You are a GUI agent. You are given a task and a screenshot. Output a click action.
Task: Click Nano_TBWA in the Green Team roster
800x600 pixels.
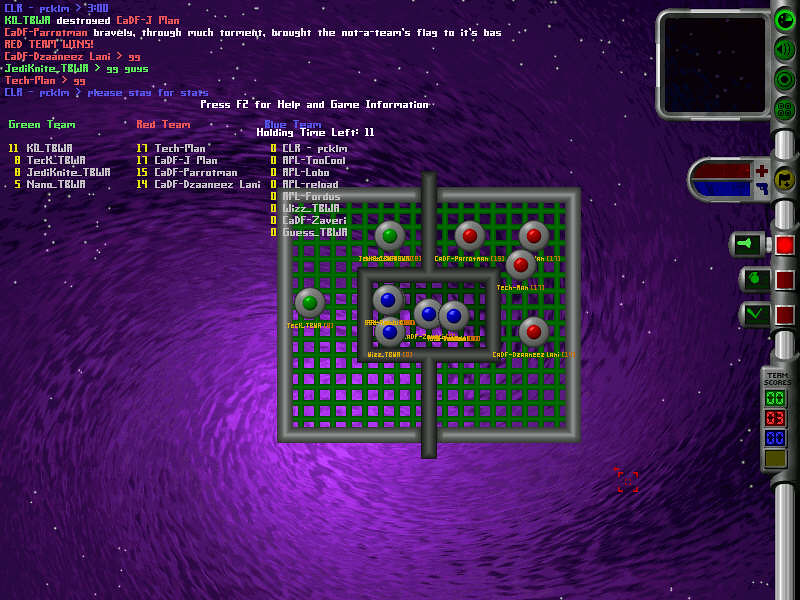point(56,184)
